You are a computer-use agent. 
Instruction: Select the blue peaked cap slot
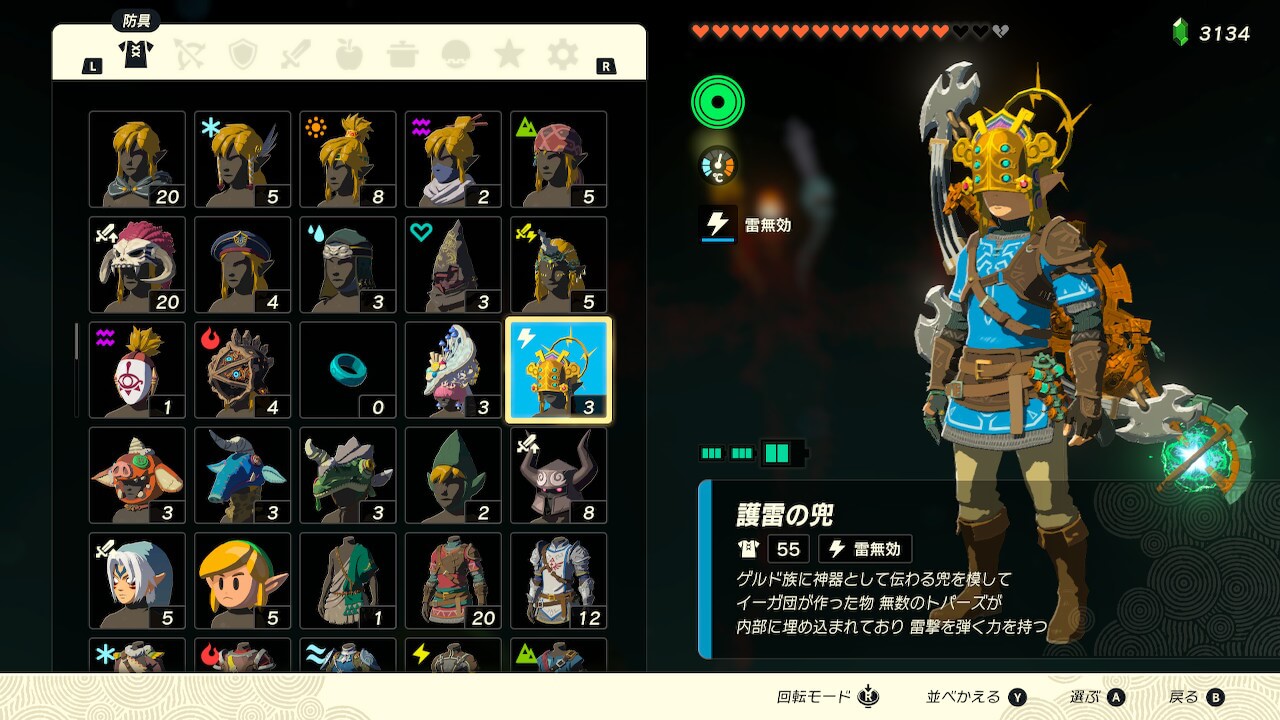[243, 265]
